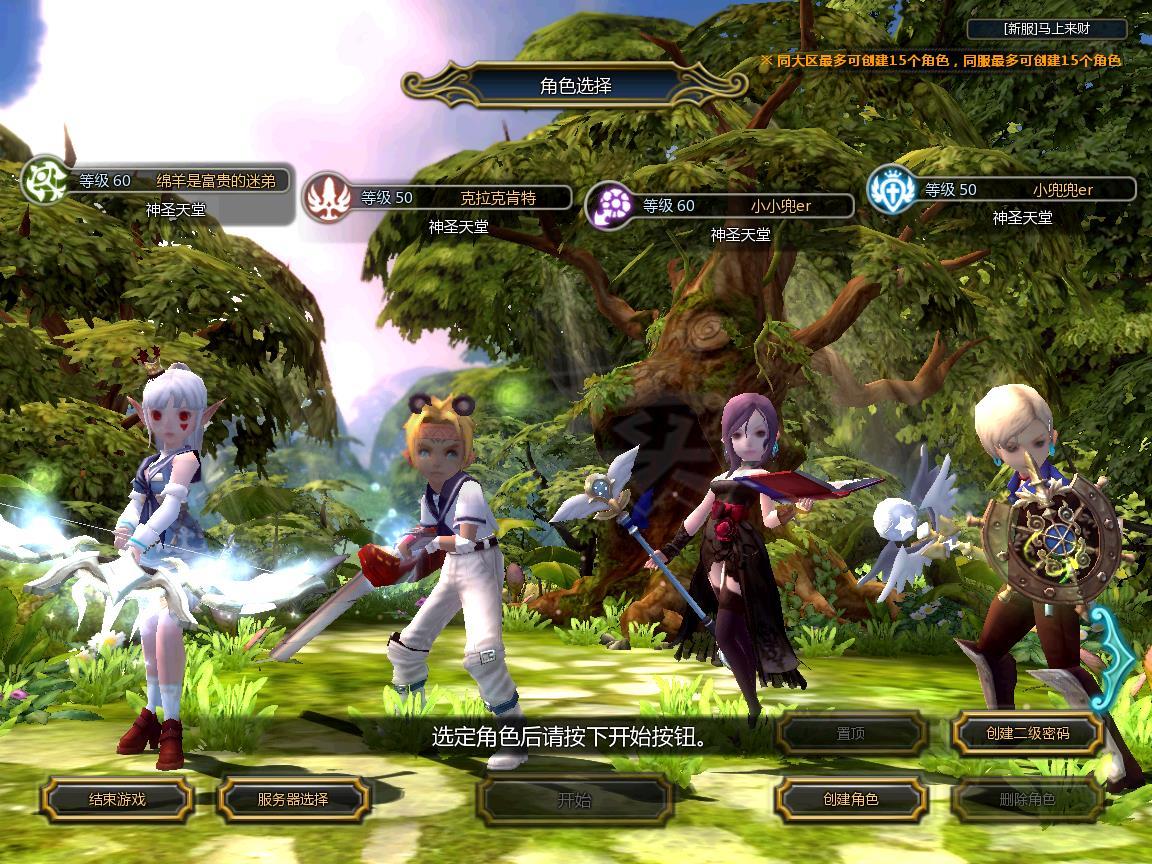The image size is (1152, 864).
Task: Click the 结束游戏 button
Action: 117,799
